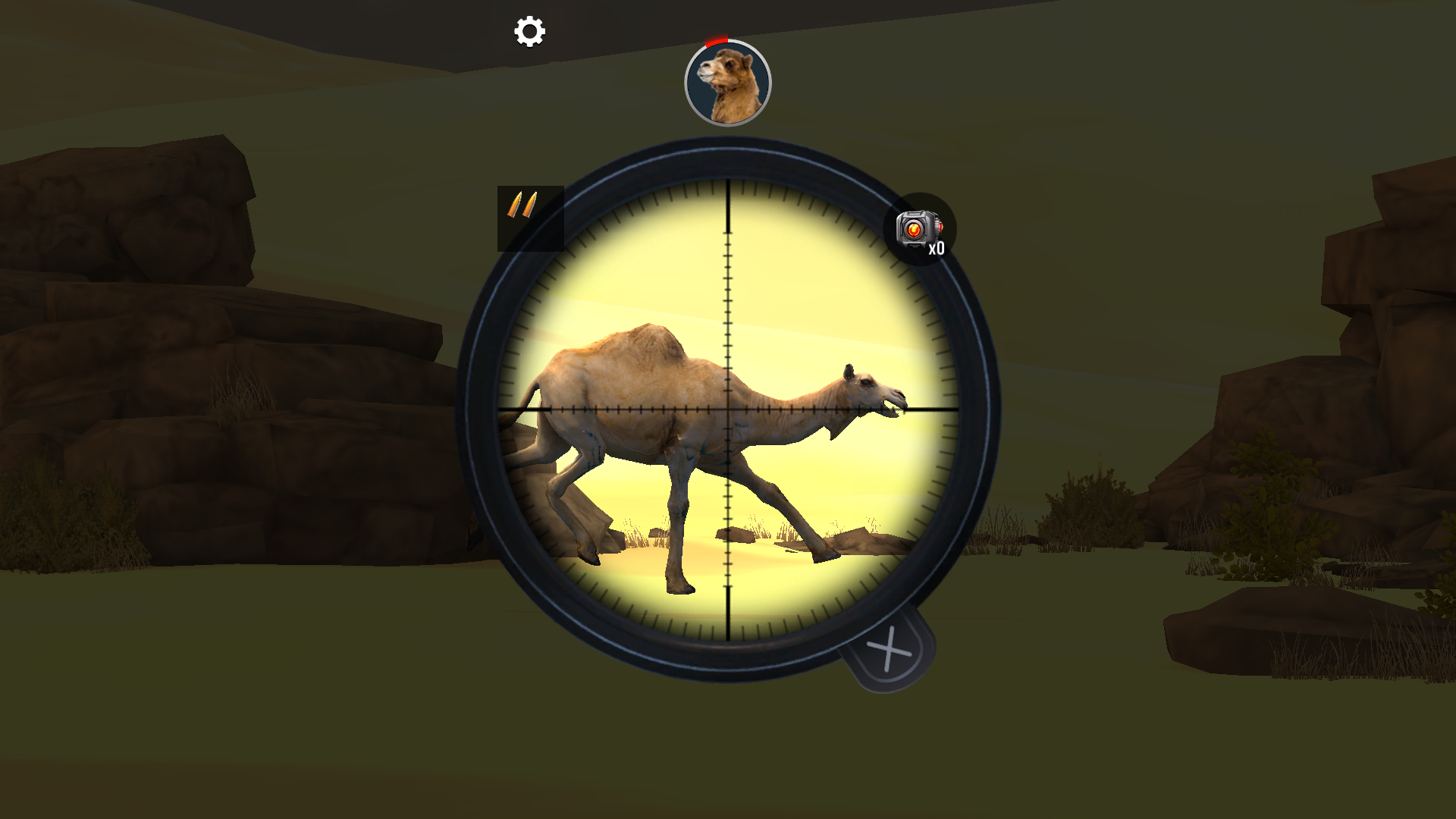Screen dimensions: 1456x819
Task: Tap the second bullet in the ammo indicator
Action: pos(531,205)
